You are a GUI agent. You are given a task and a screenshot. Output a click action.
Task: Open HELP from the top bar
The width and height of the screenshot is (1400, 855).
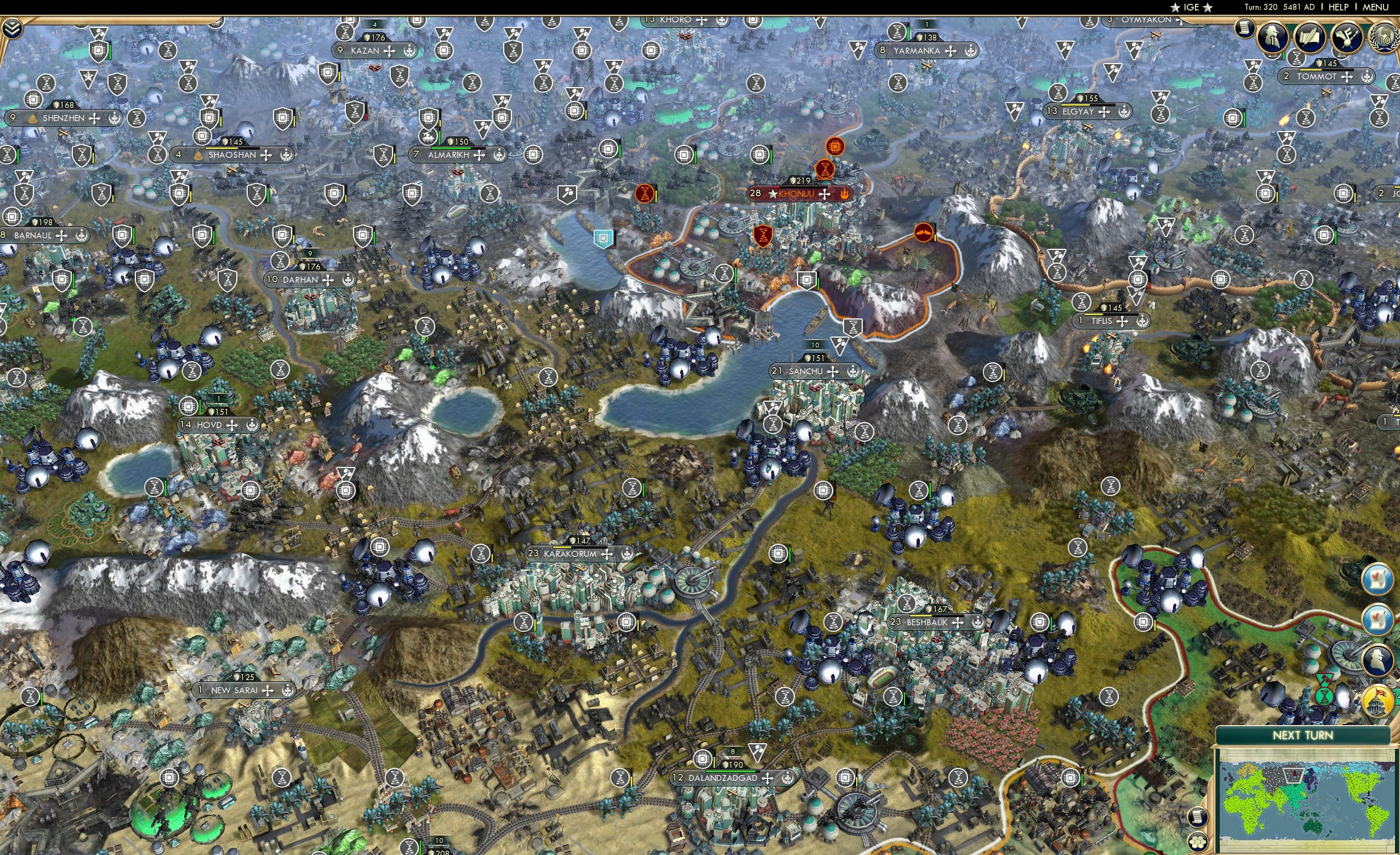(1339, 7)
